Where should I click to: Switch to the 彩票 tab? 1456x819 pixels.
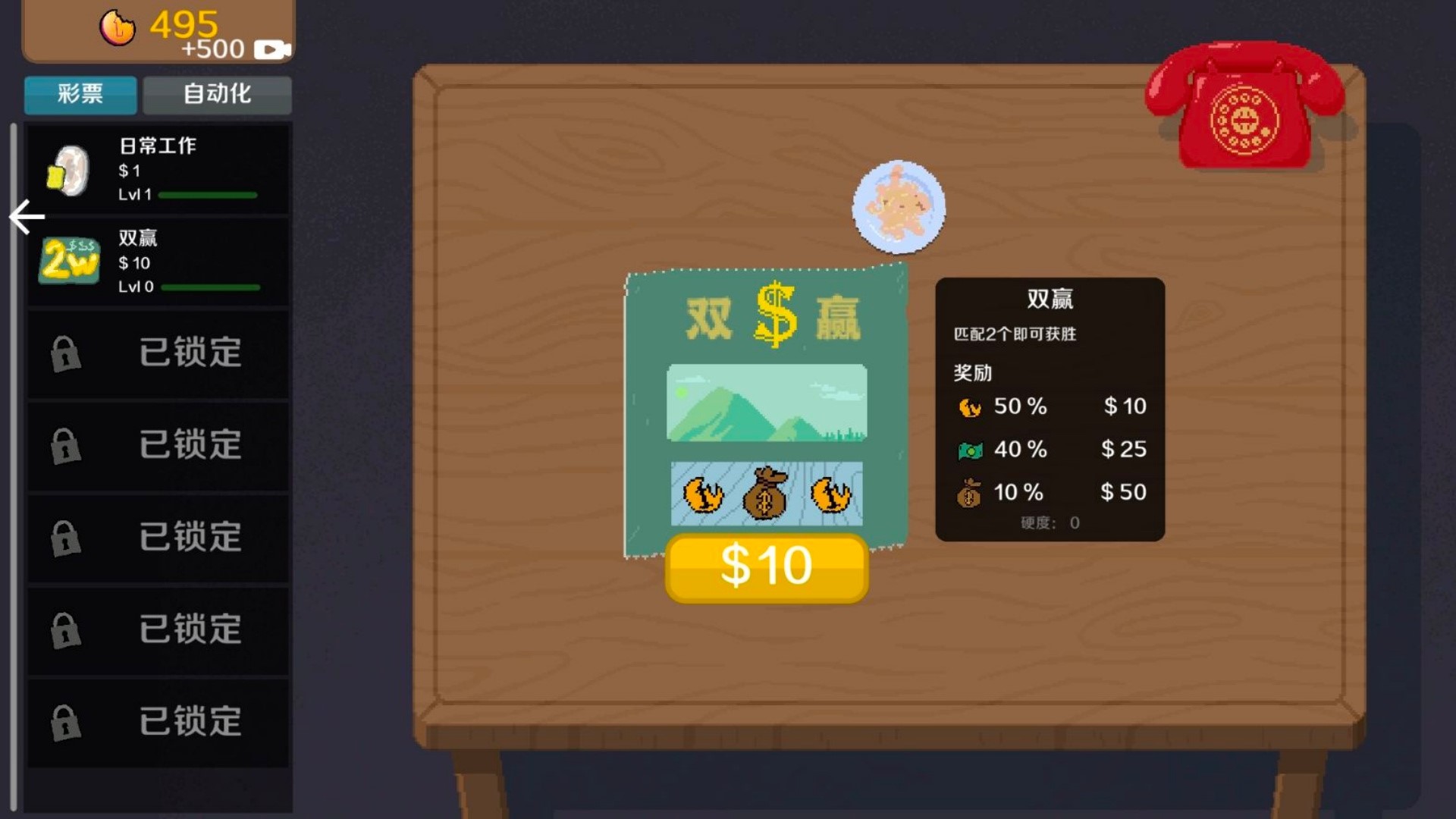[x=80, y=95]
